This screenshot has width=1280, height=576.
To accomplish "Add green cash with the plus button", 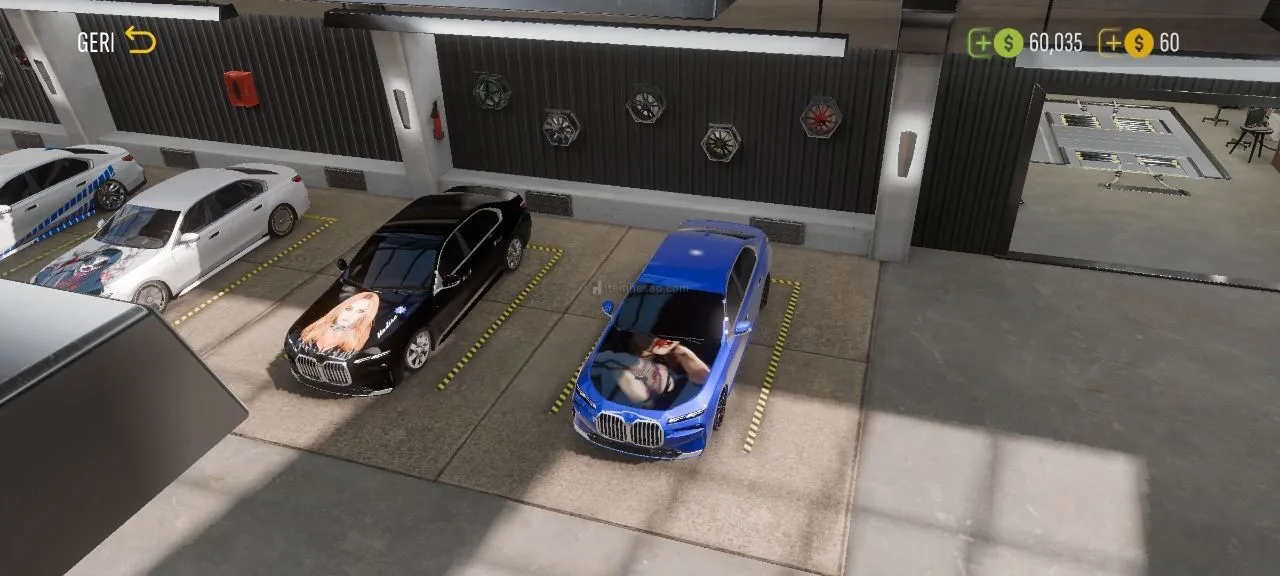I will pyautogui.click(x=981, y=42).
